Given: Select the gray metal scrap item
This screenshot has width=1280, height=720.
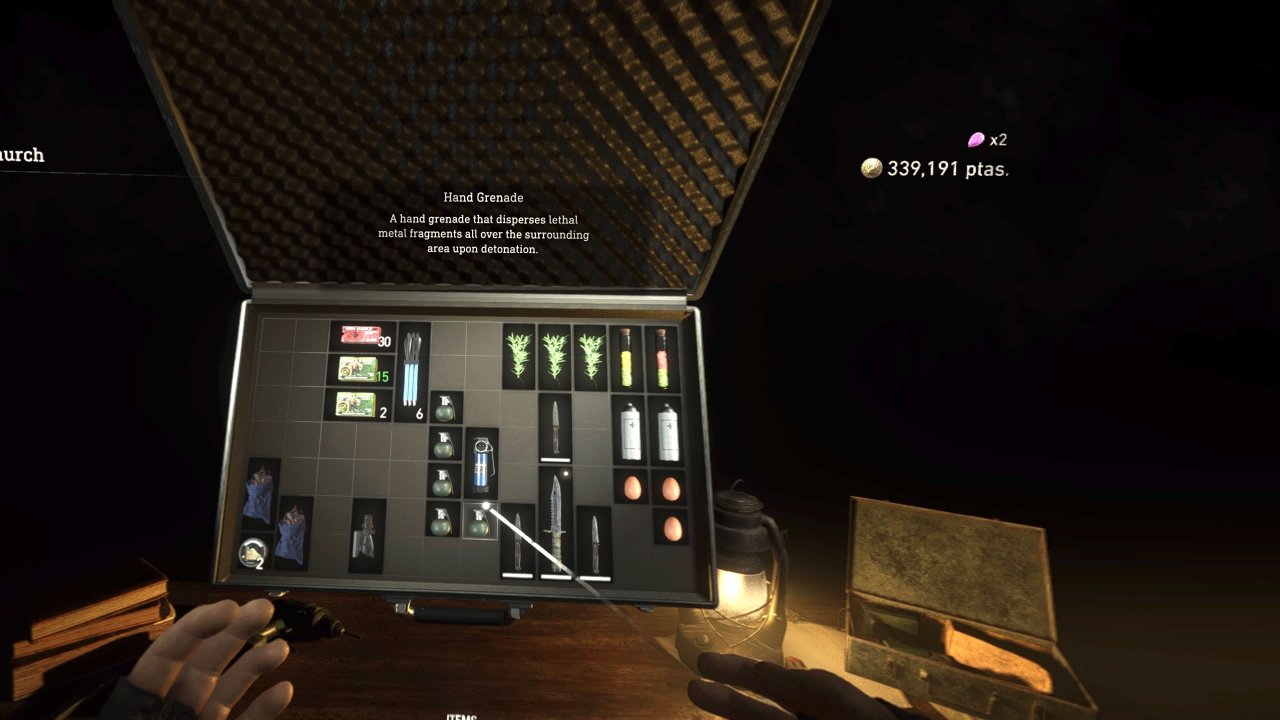Looking at the screenshot, I should click(366, 536).
